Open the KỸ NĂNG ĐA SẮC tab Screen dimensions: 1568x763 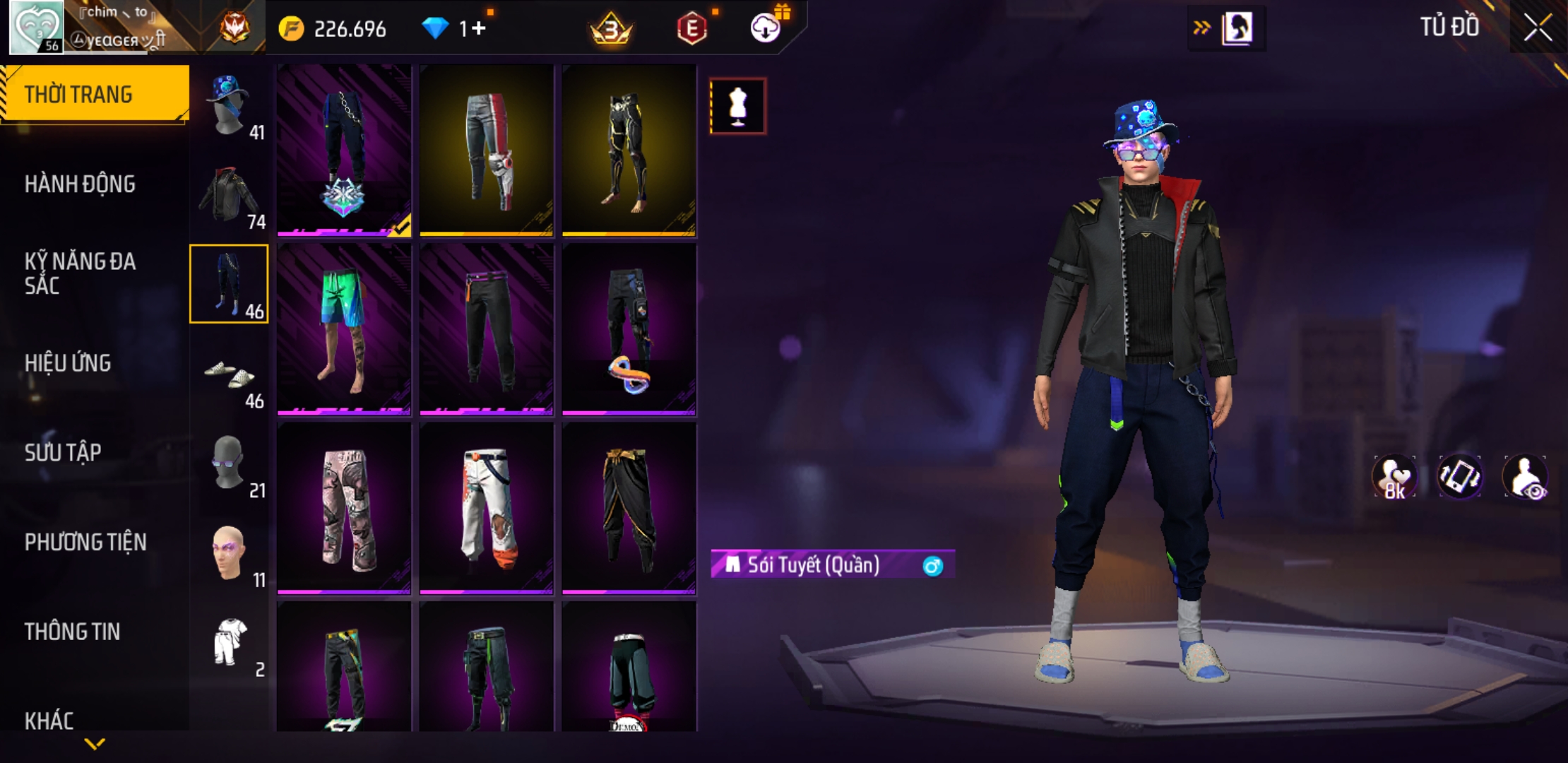click(x=80, y=273)
